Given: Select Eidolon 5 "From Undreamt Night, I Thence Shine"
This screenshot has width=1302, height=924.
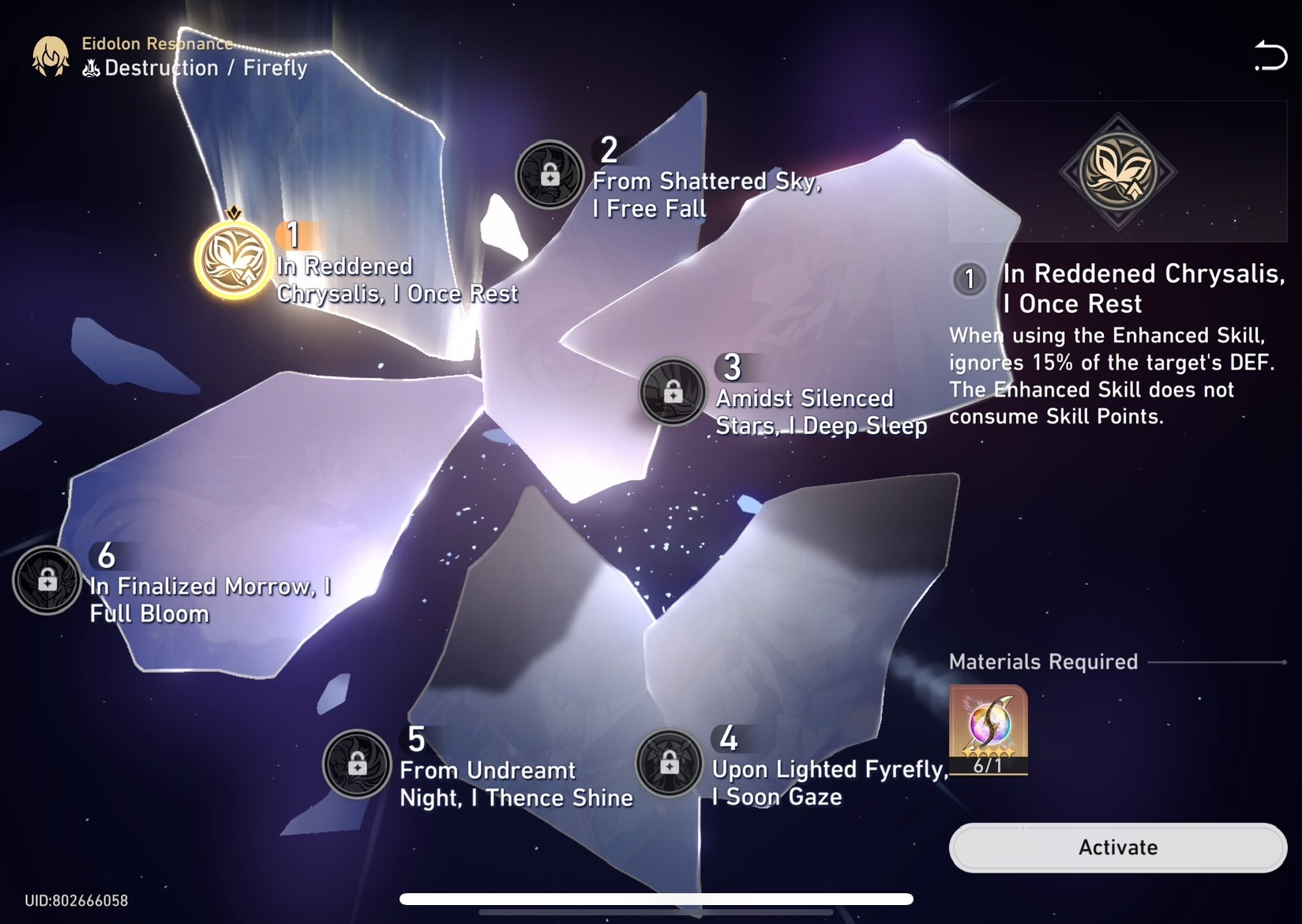Looking at the screenshot, I should pyautogui.click(x=357, y=764).
